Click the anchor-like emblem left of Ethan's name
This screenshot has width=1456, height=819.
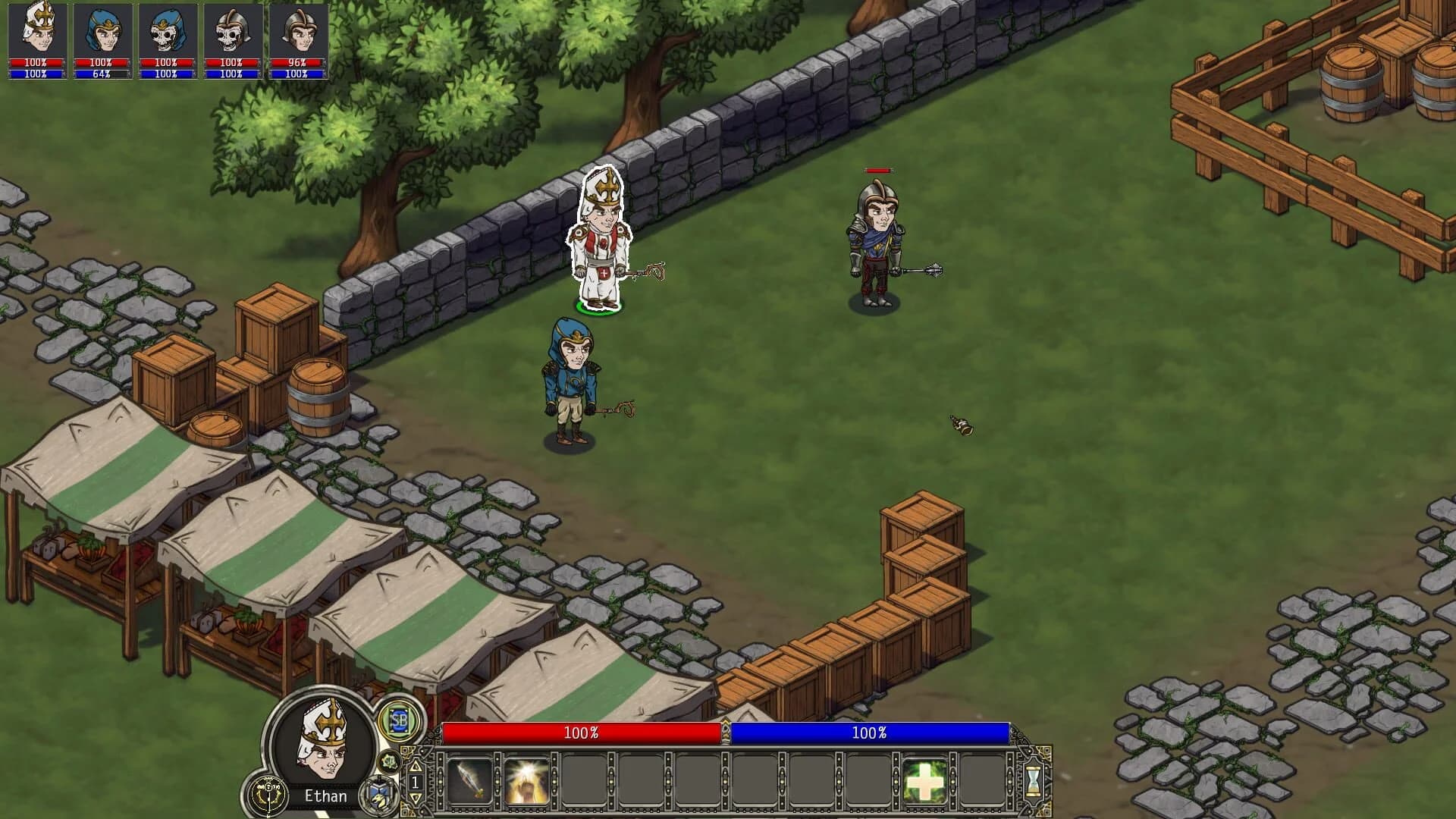268,795
